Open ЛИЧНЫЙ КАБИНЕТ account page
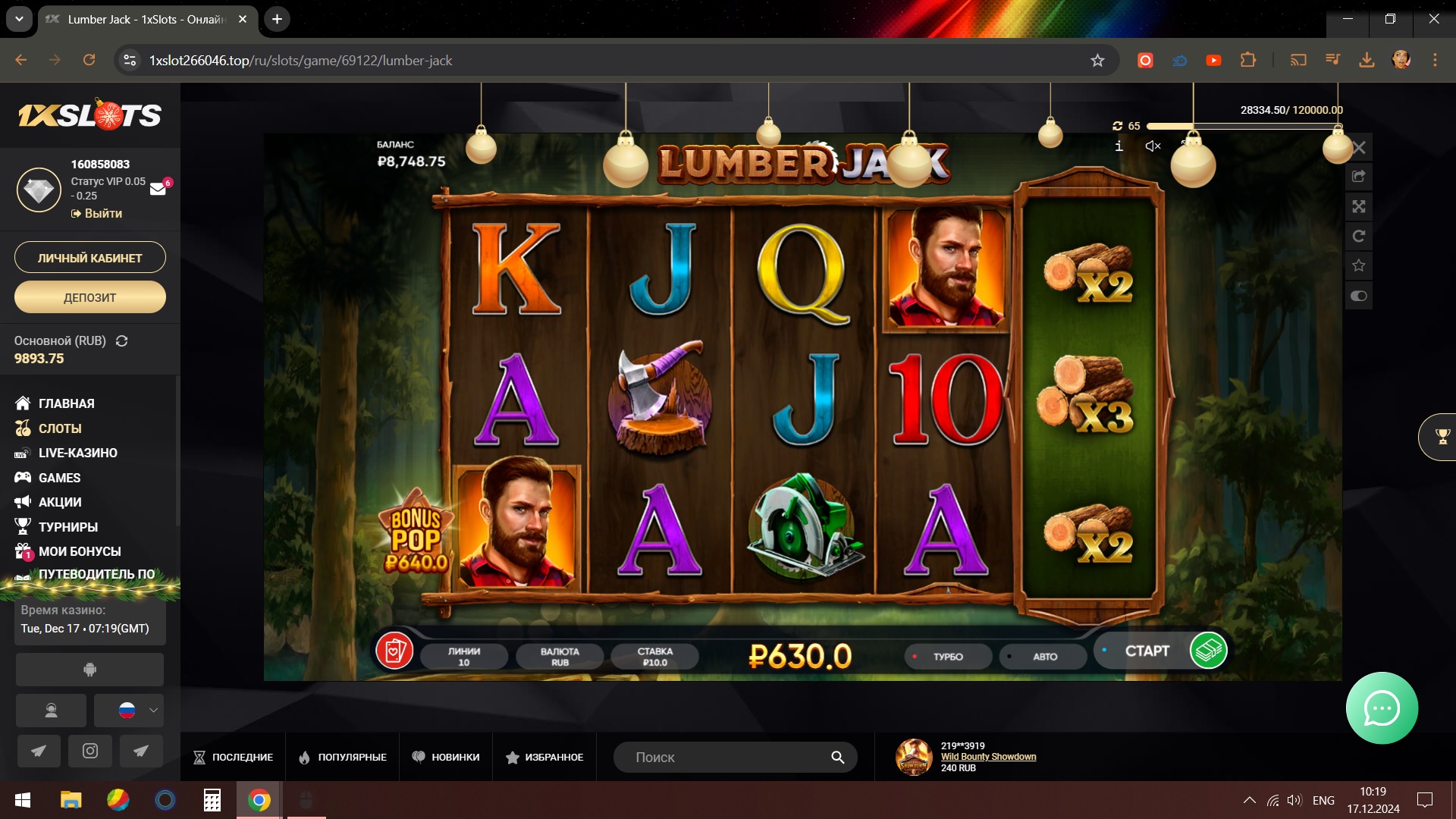The image size is (1456, 819). pos(90,258)
